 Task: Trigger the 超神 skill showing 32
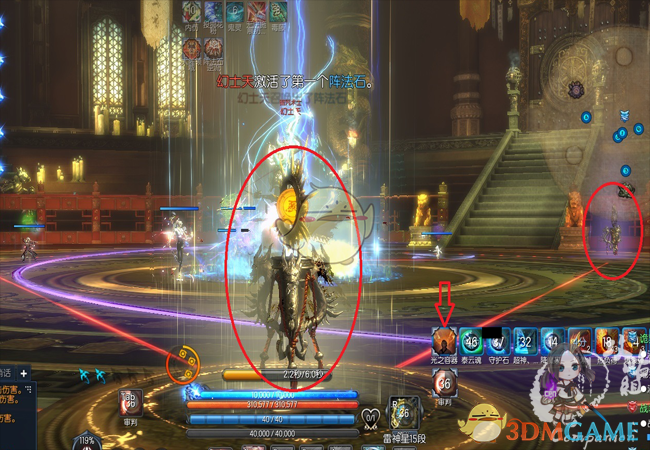click(525, 340)
